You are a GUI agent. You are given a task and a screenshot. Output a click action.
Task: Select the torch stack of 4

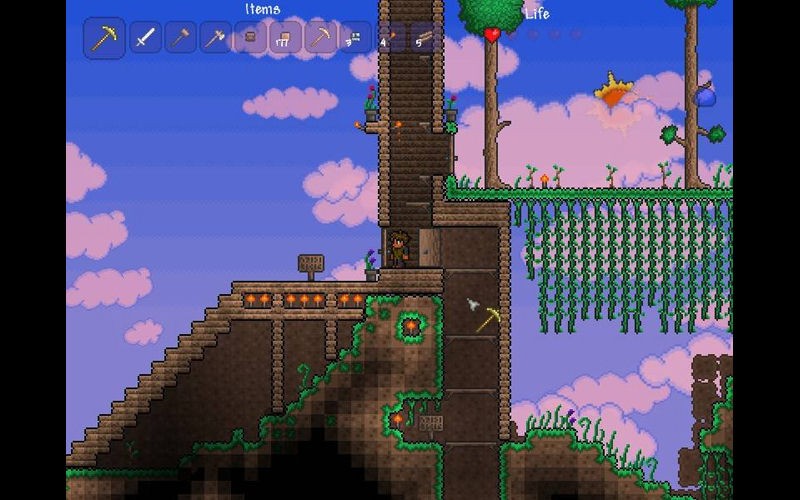tap(389, 38)
